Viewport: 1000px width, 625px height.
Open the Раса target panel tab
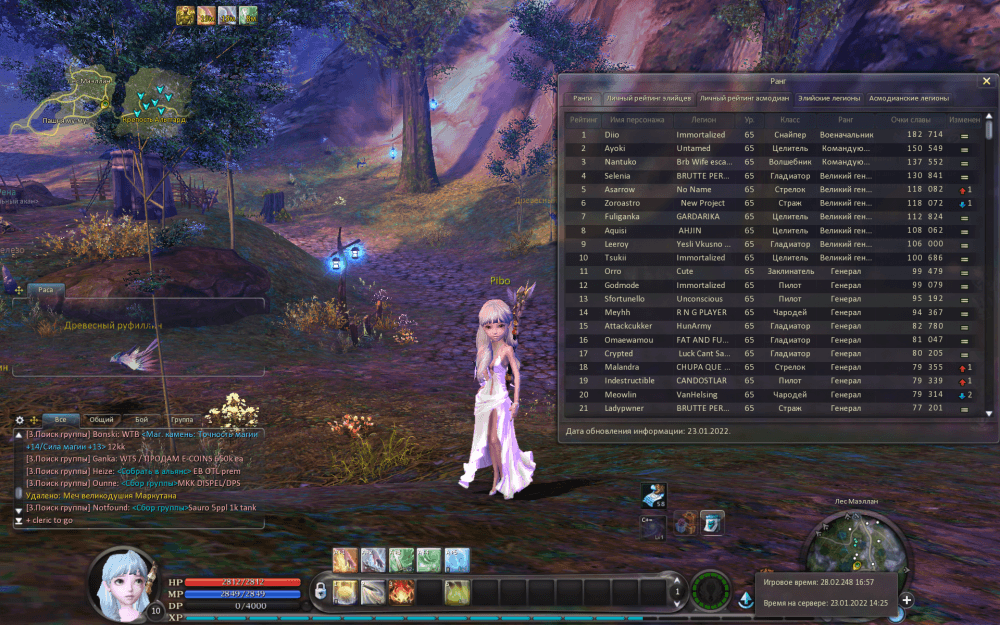(45, 289)
